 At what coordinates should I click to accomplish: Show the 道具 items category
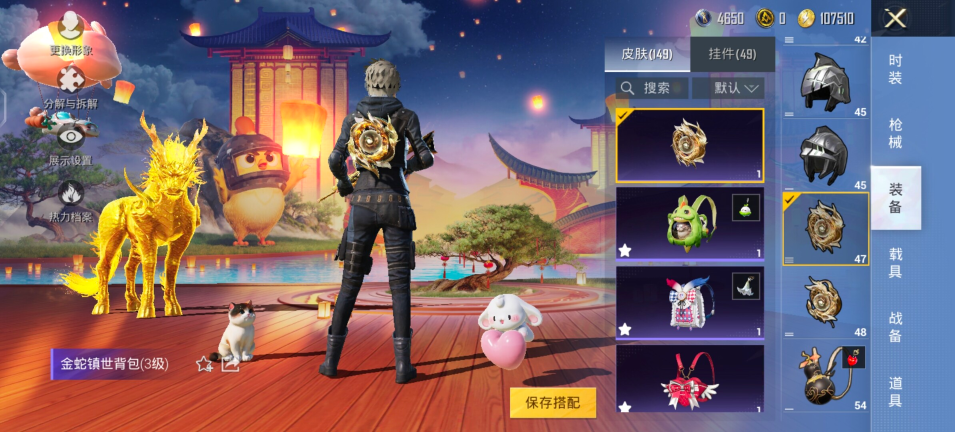pyautogui.click(x=895, y=391)
